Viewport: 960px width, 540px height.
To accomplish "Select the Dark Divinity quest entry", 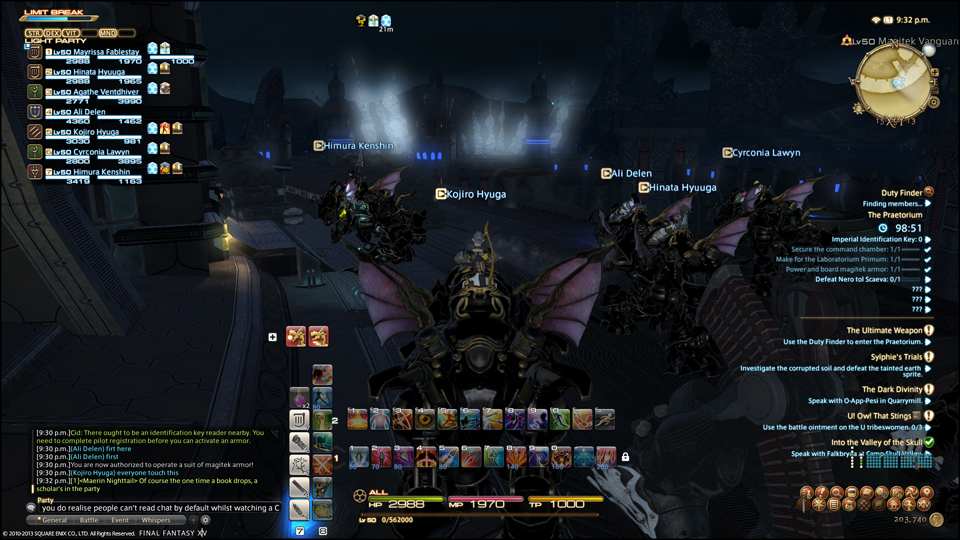I will tap(892, 389).
